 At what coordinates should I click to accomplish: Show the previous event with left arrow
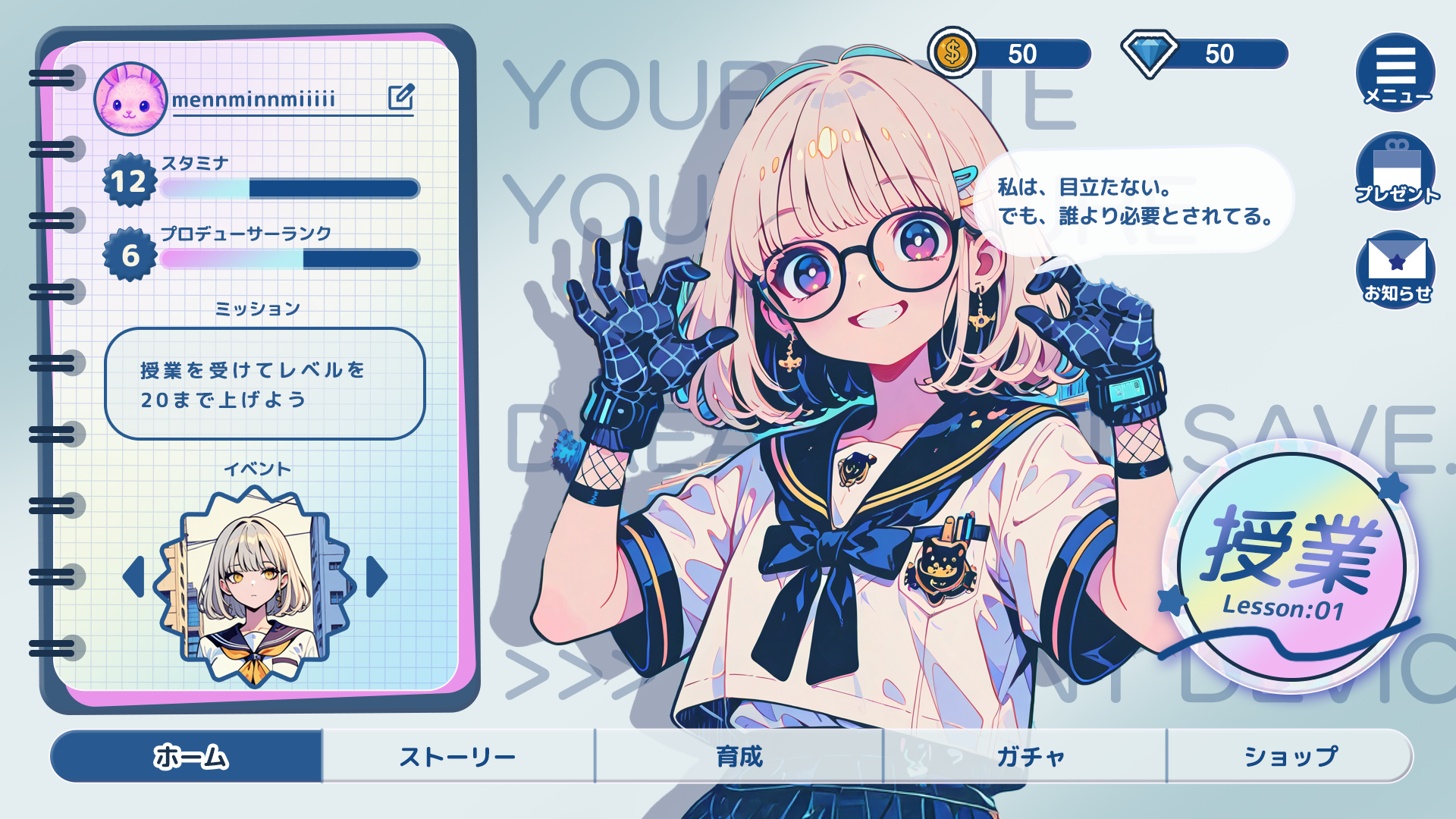[134, 577]
